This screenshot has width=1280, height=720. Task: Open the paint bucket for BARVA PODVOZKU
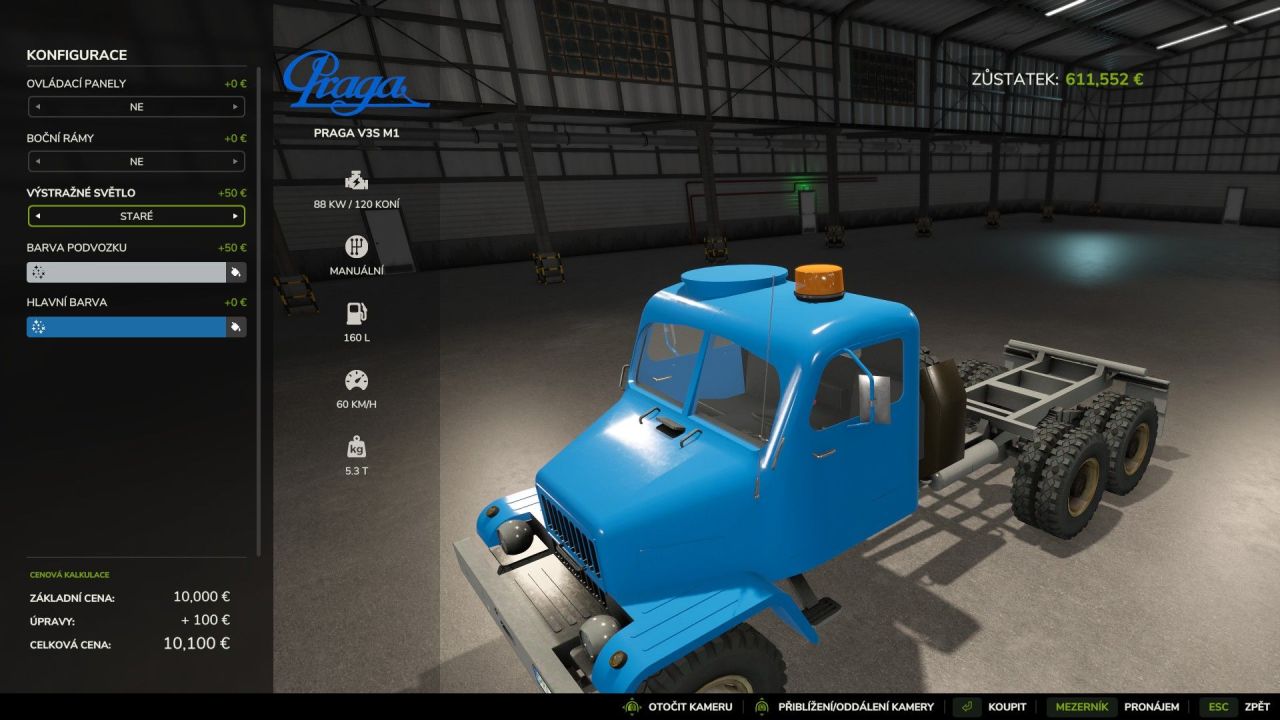[x=236, y=270]
